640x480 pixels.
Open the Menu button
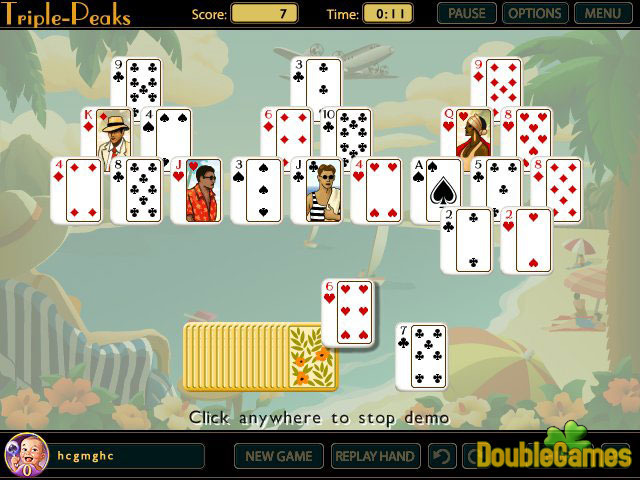tap(602, 14)
